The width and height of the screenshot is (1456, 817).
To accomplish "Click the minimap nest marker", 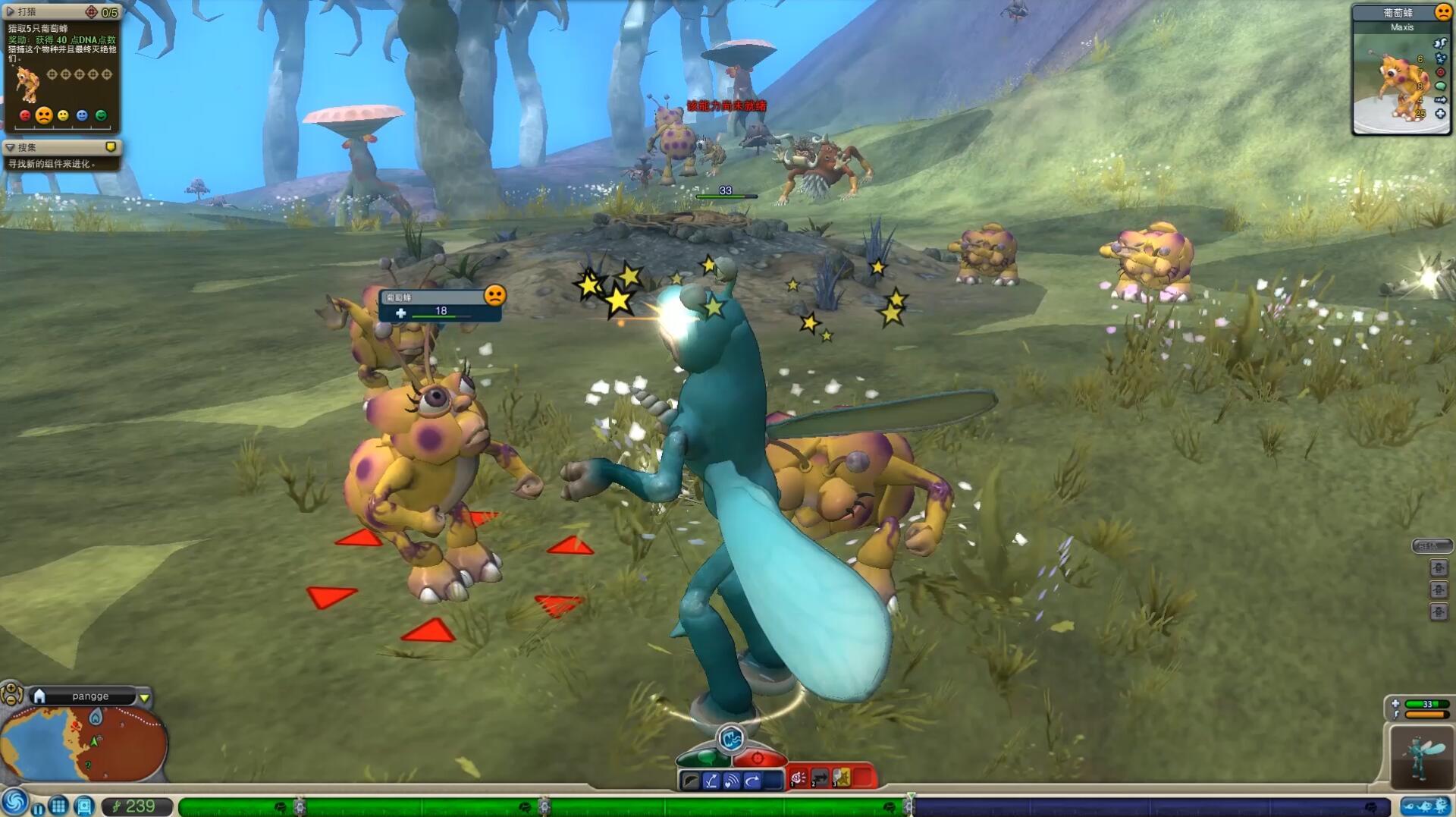I will pos(96,716).
